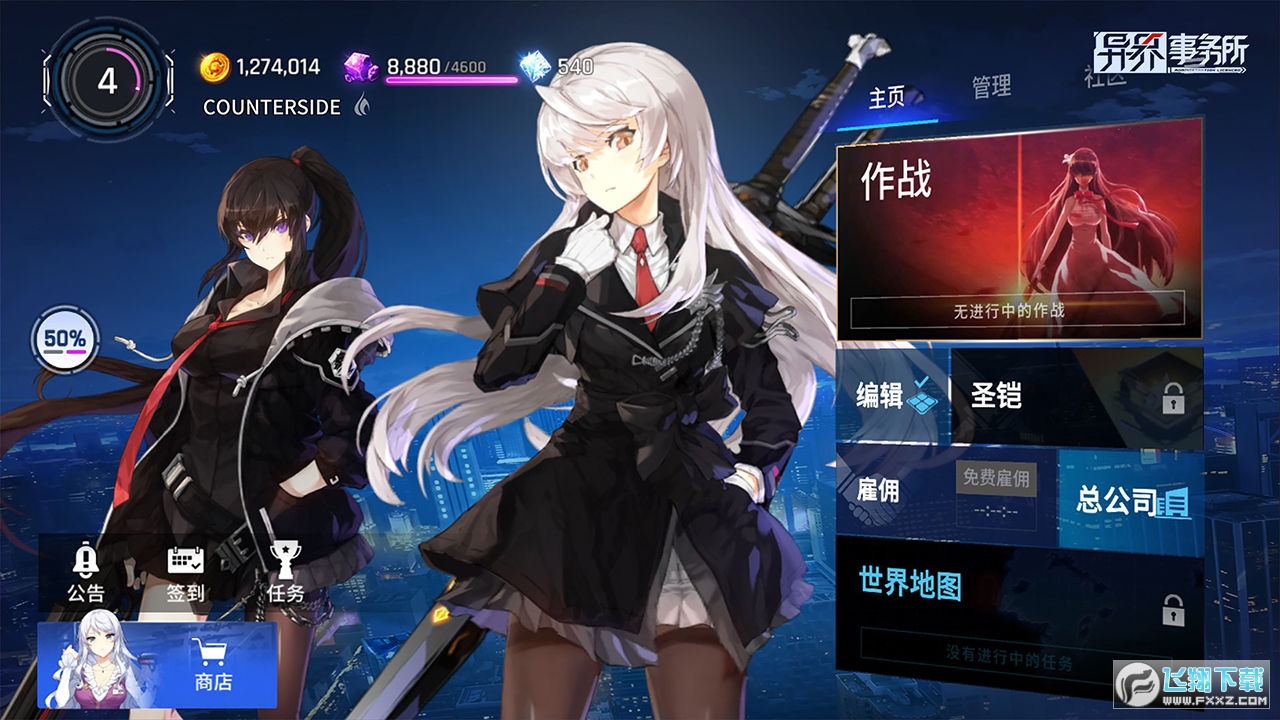Open the 签到 daily check-in
Image resolution: width=1280 pixels, height=720 pixels.
pyautogui.click(x=185, y=575)
